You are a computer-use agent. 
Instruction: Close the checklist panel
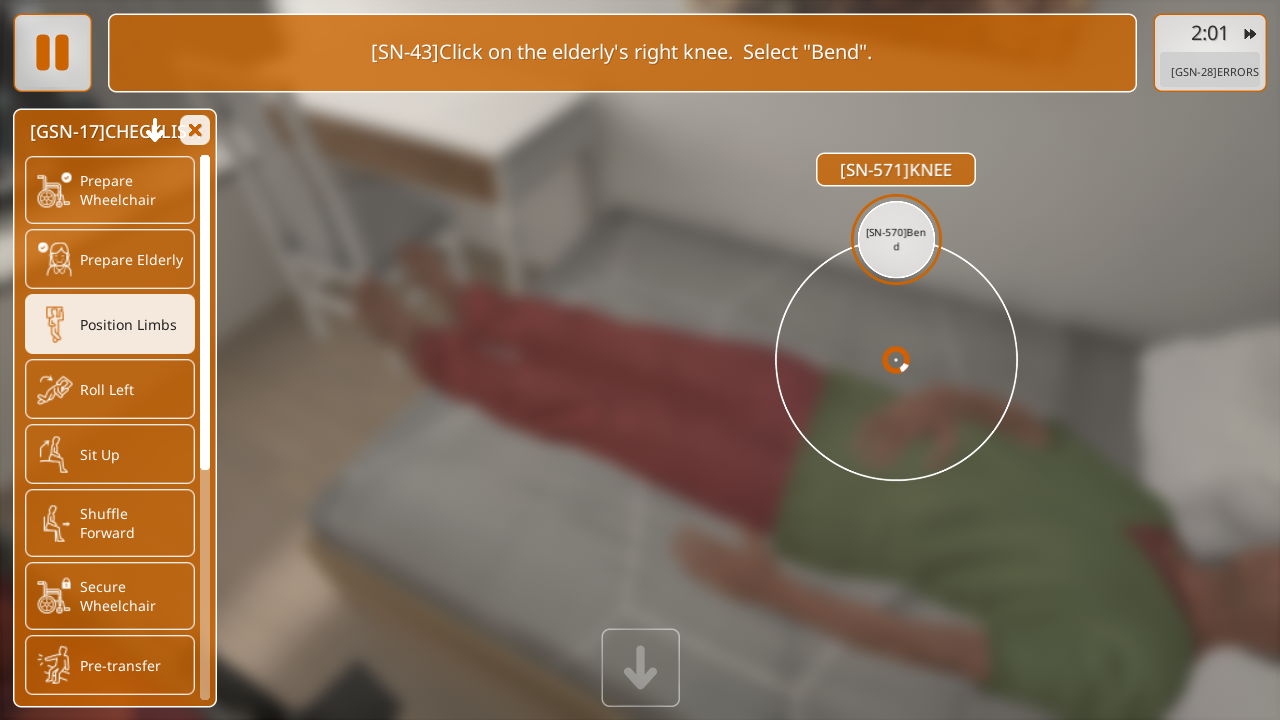[x=195, y=130]
